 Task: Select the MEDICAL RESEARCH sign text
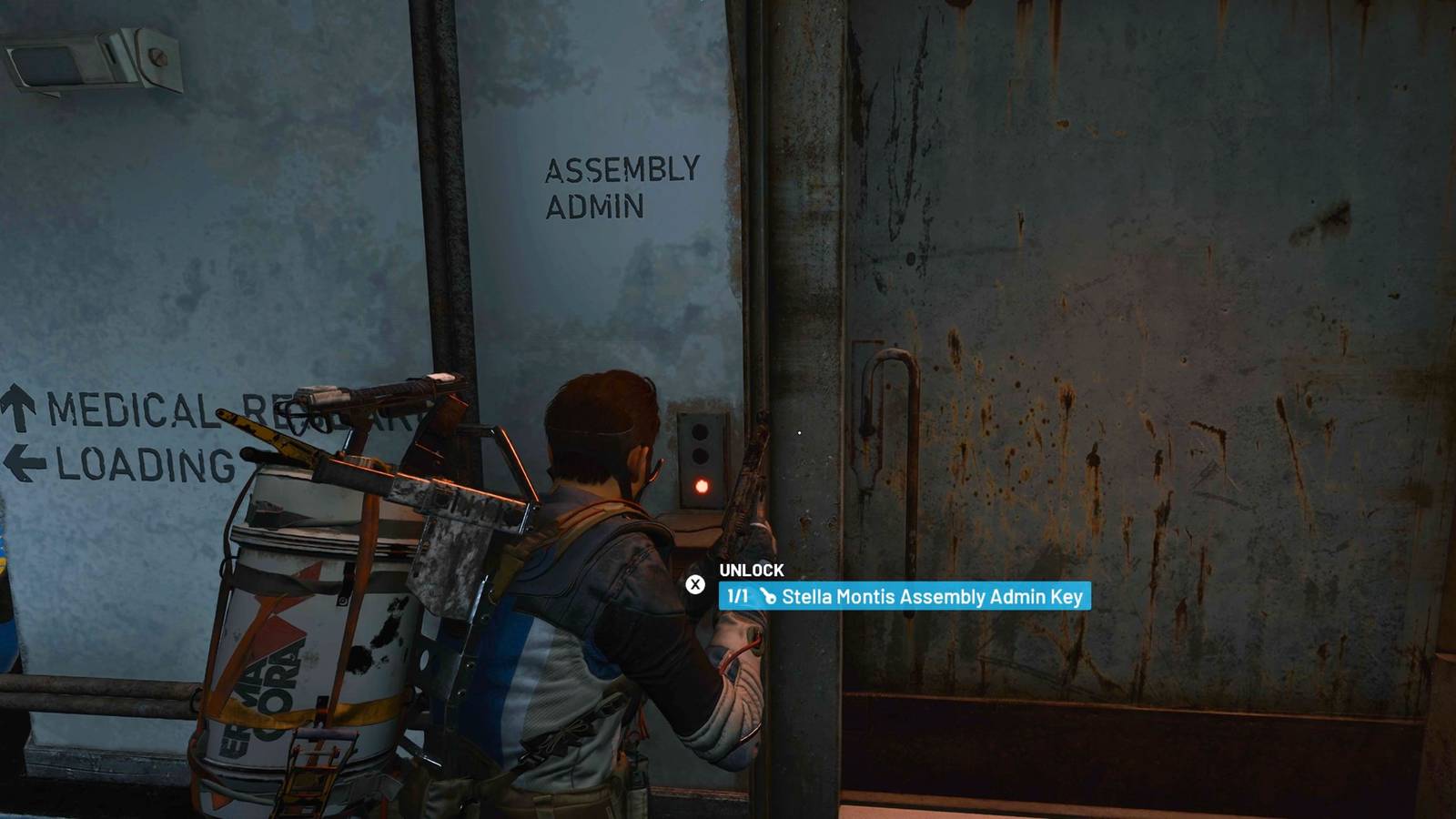(132, 411)
